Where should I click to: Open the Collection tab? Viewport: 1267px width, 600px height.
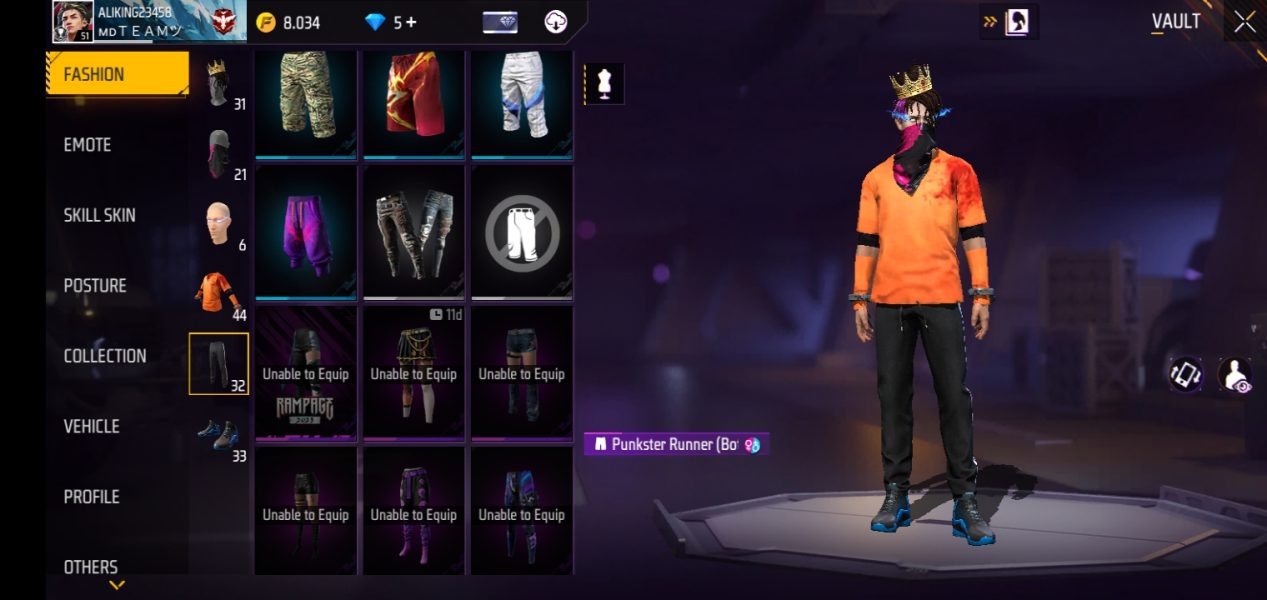pos(104,356)
